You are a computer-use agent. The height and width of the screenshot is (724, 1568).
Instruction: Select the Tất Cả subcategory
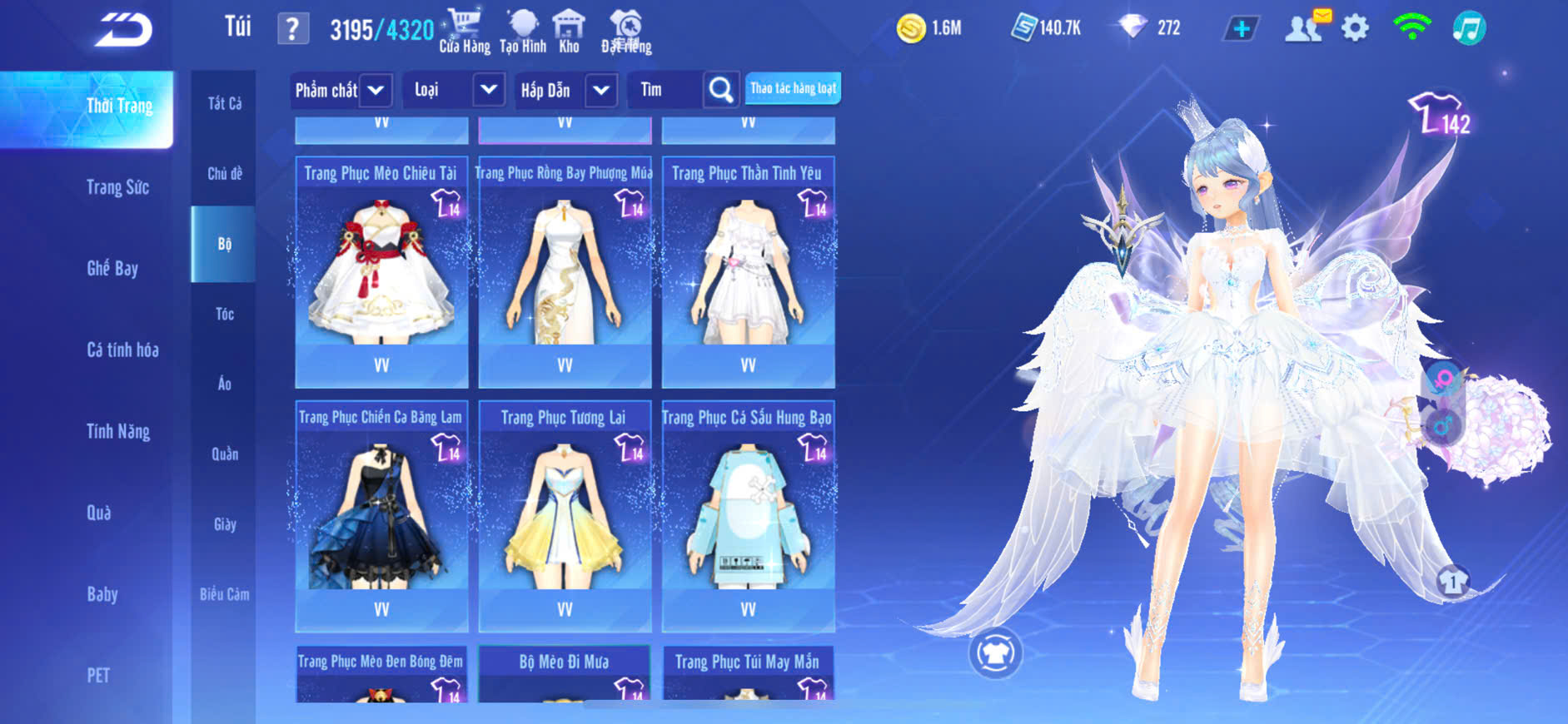tap(224, 103)
